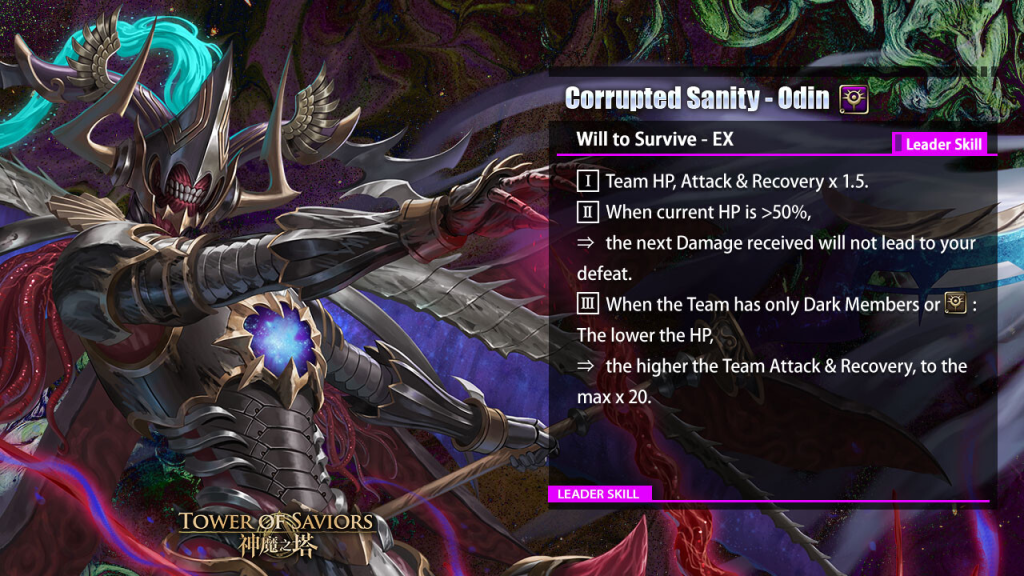This screenshot has height=576, width=1024.
Task: Click the race icon beside Odin's name
Action: [x=853, y=98]
